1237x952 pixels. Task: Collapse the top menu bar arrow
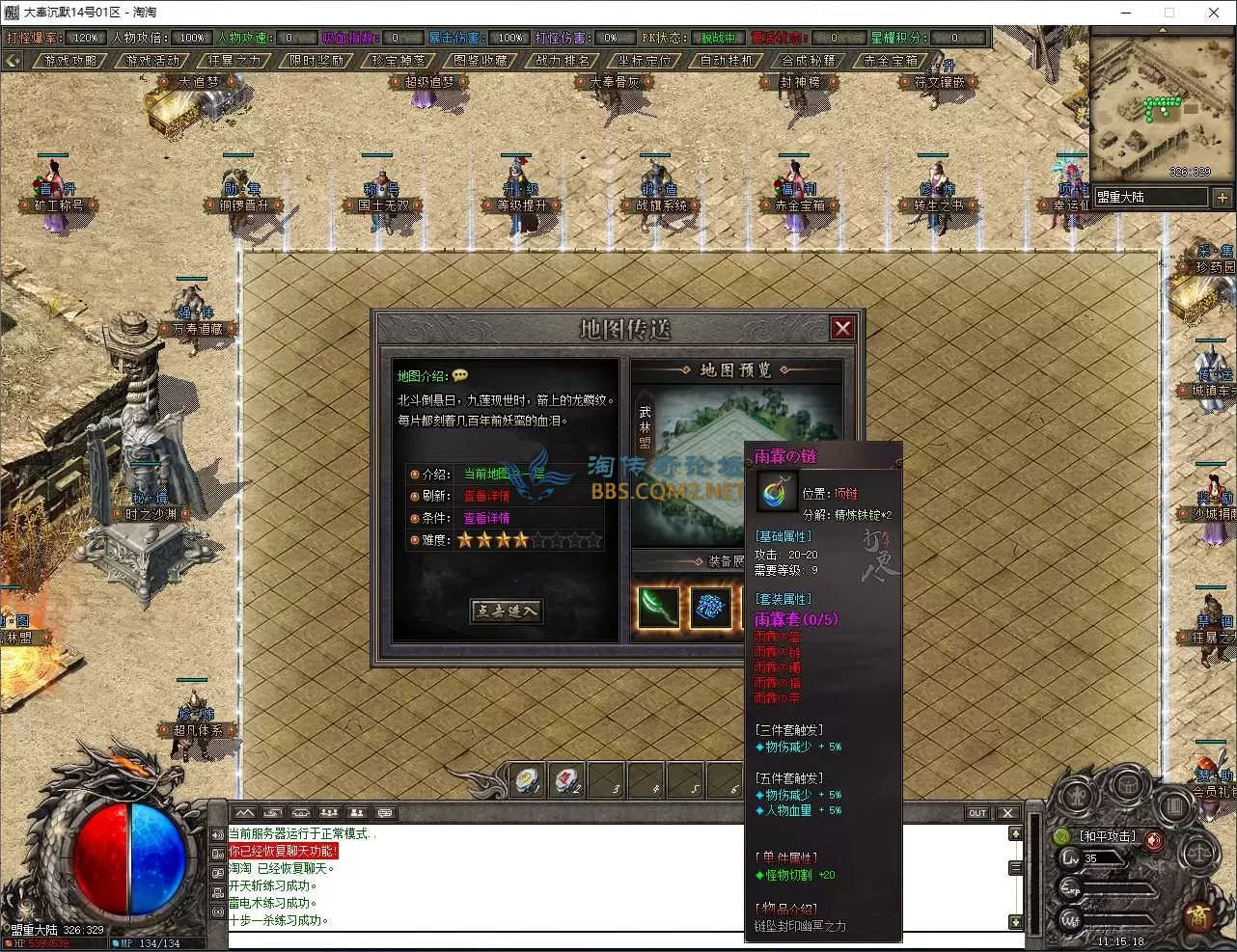pos(13,60)
